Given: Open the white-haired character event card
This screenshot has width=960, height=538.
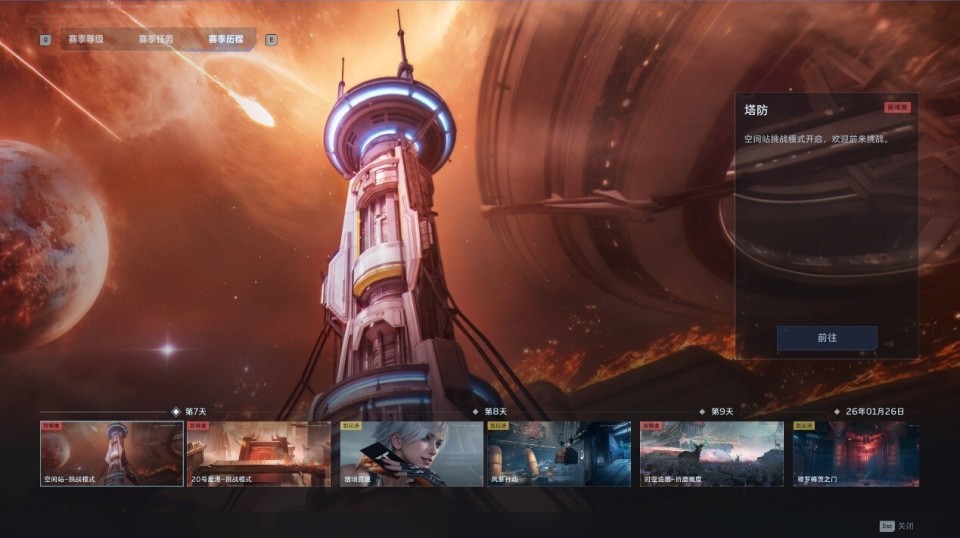Looking at the screenshot, I should point(411,454).
